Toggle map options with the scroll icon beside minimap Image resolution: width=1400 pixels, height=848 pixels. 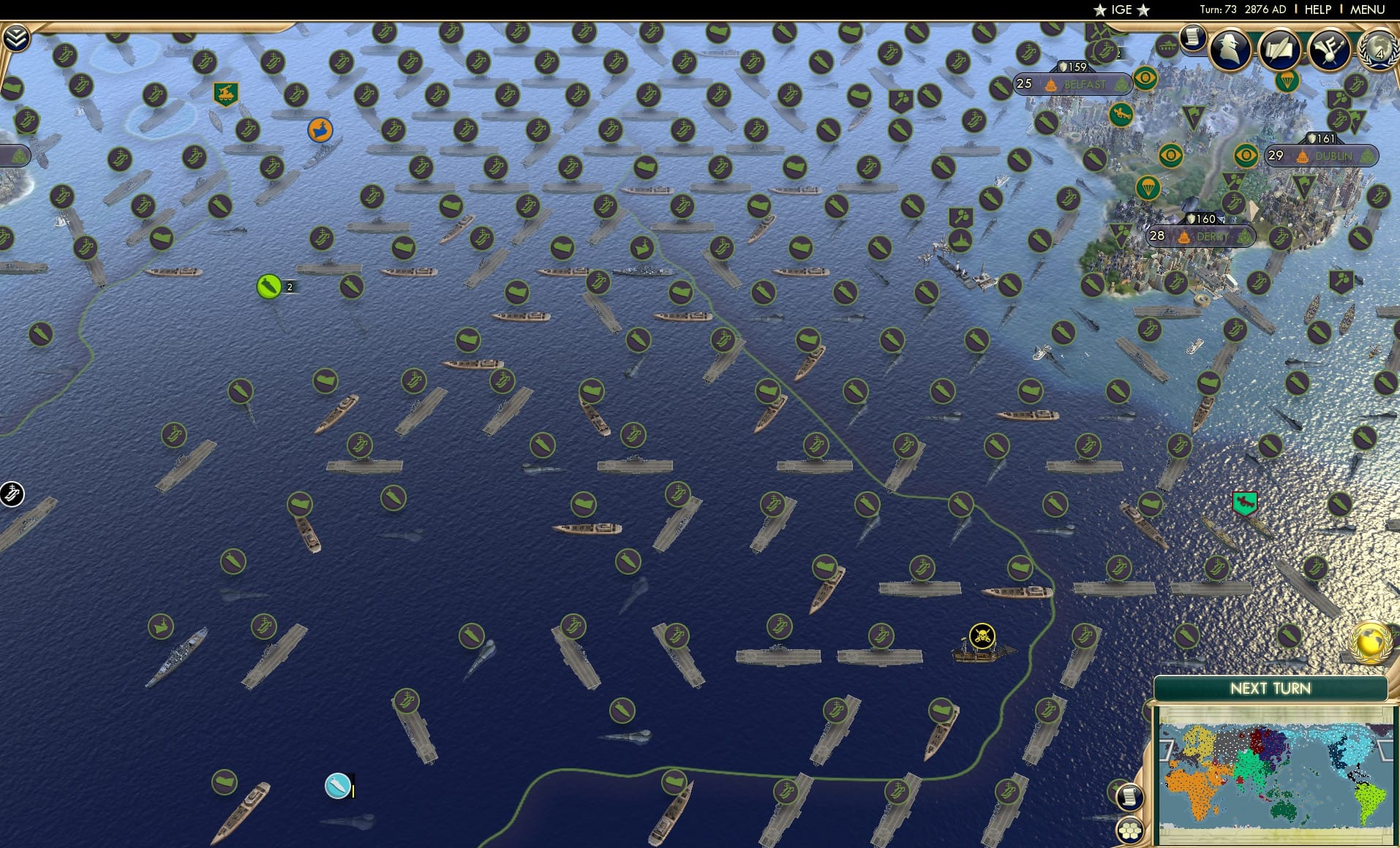pyautogui.click(x=1129, y=797)
